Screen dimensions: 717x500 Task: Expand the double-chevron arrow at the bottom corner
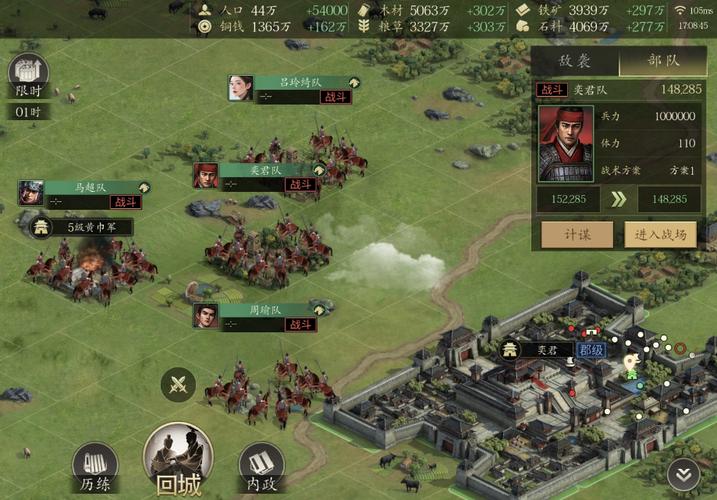684,474
